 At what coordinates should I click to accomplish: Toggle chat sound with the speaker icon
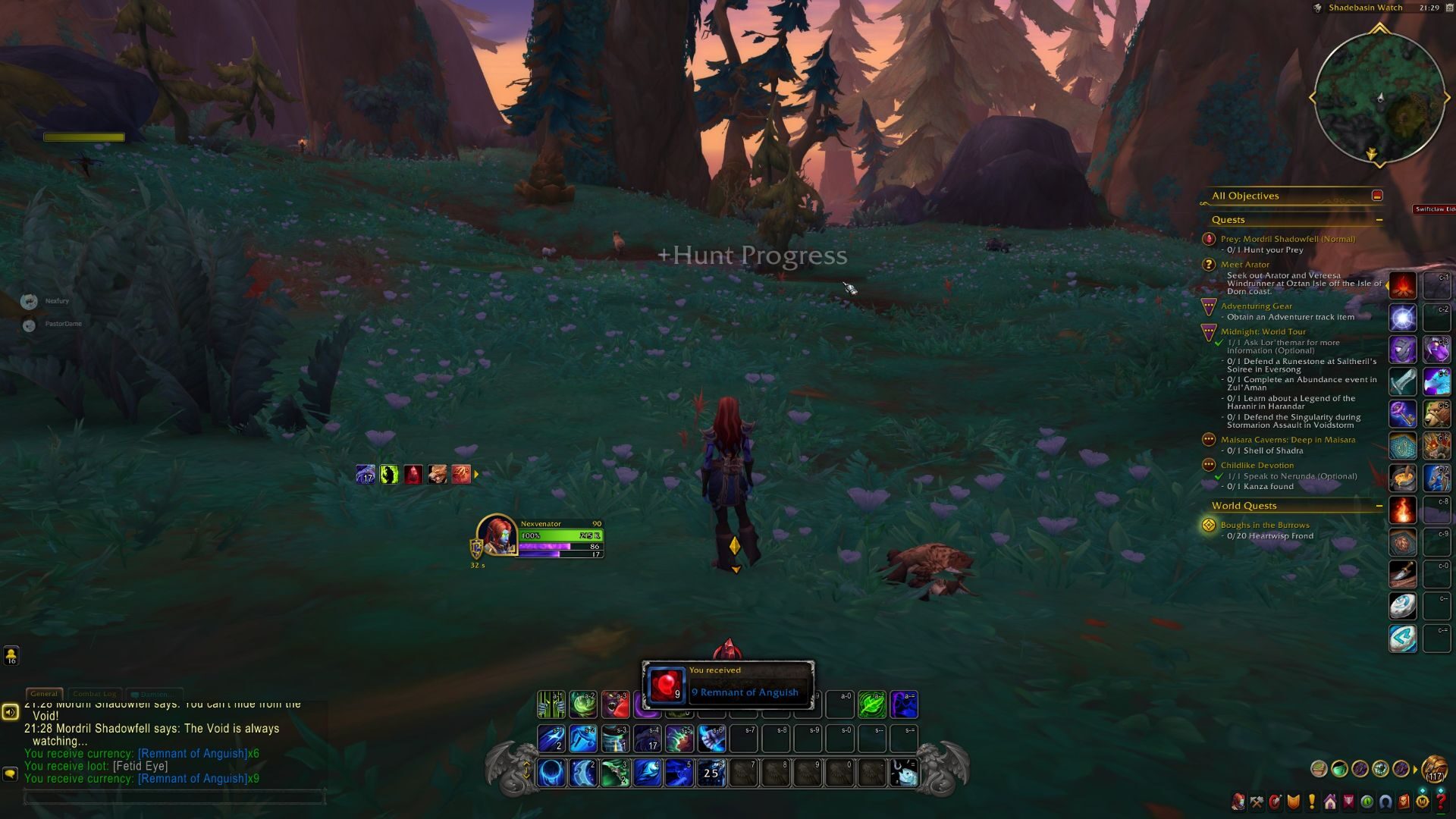(9, 713)
